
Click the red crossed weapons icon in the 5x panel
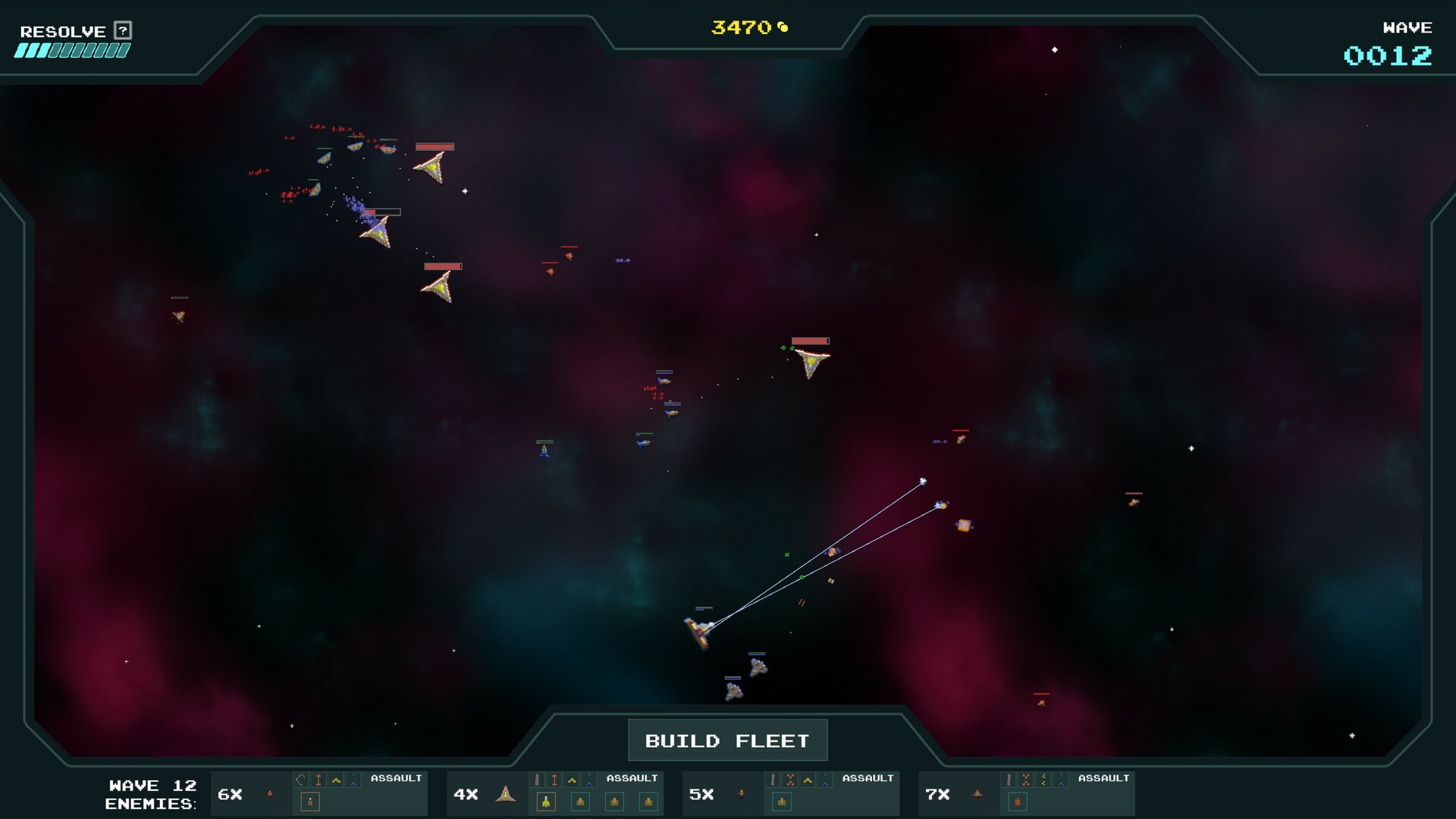tap(789, 779)
